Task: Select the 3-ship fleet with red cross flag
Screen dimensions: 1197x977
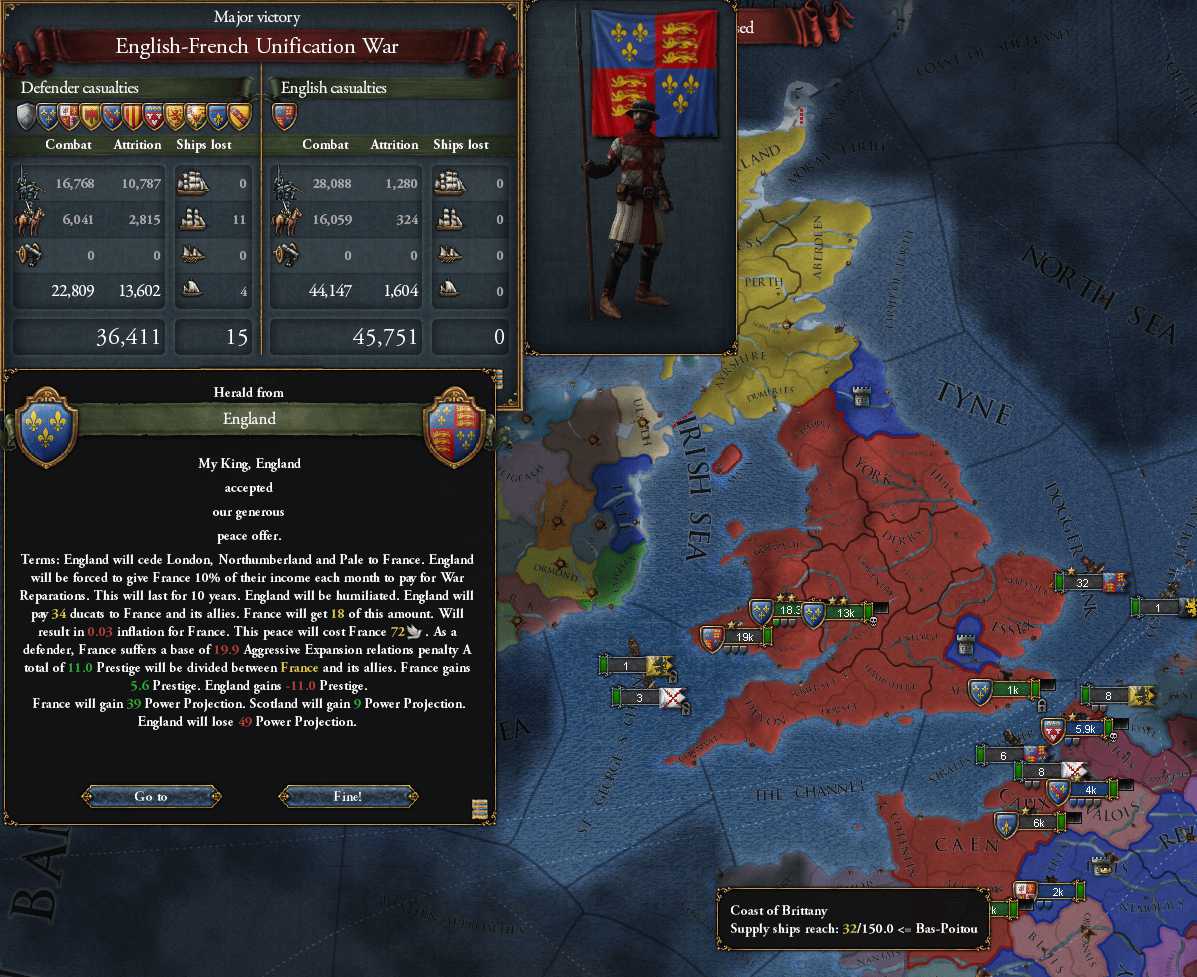Action: tap(639, 697)
